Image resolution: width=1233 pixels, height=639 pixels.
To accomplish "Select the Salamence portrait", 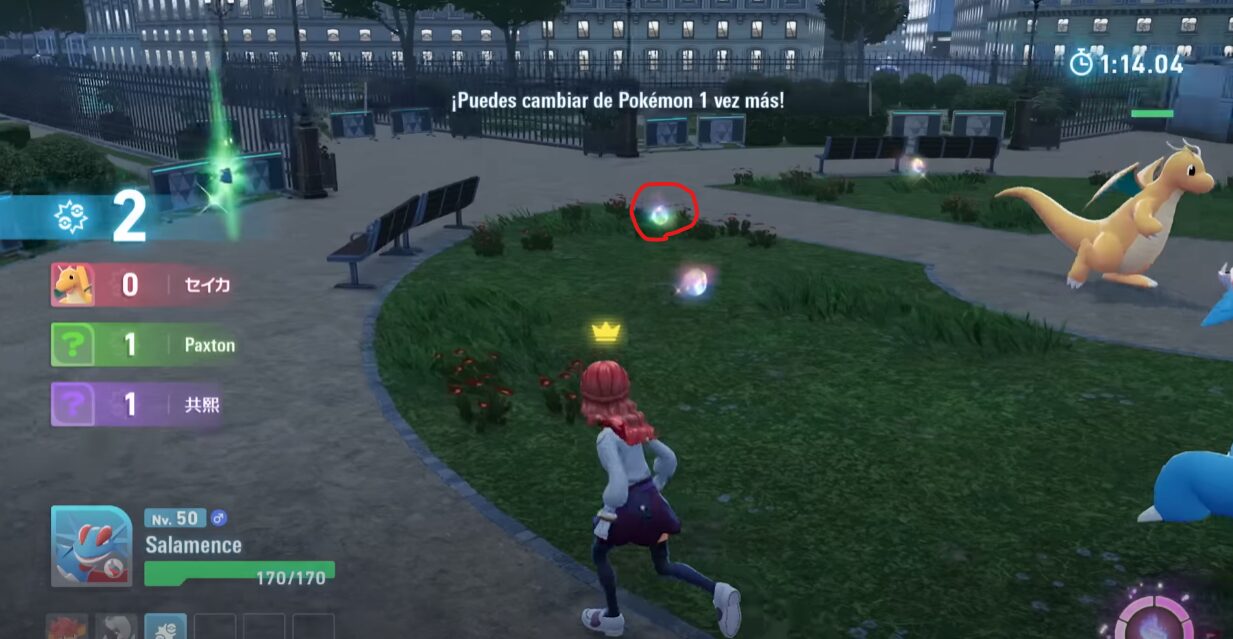I will point(92,547).
